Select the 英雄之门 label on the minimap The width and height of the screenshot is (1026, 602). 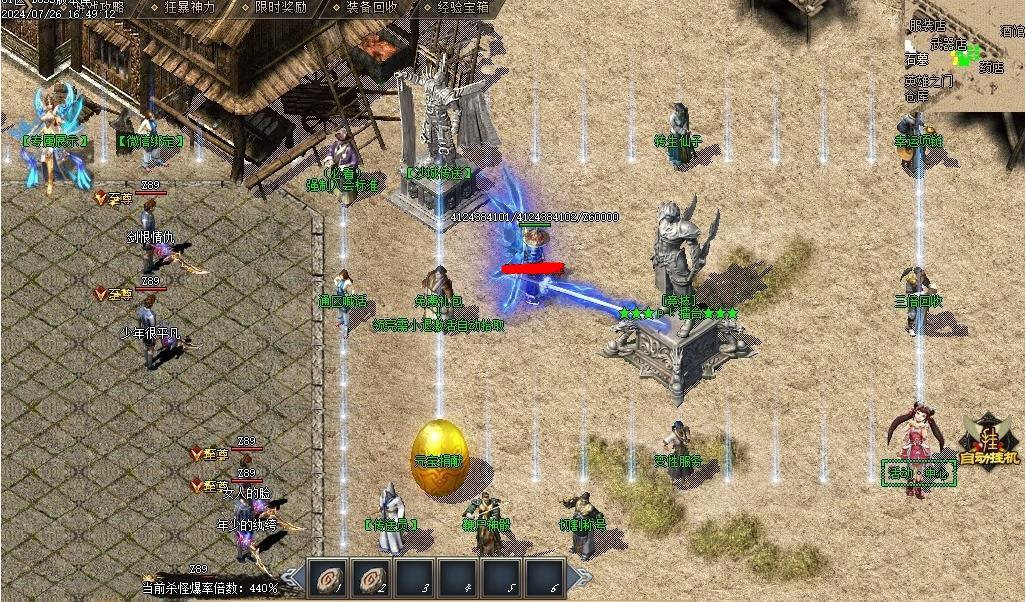tap(928, 81)
